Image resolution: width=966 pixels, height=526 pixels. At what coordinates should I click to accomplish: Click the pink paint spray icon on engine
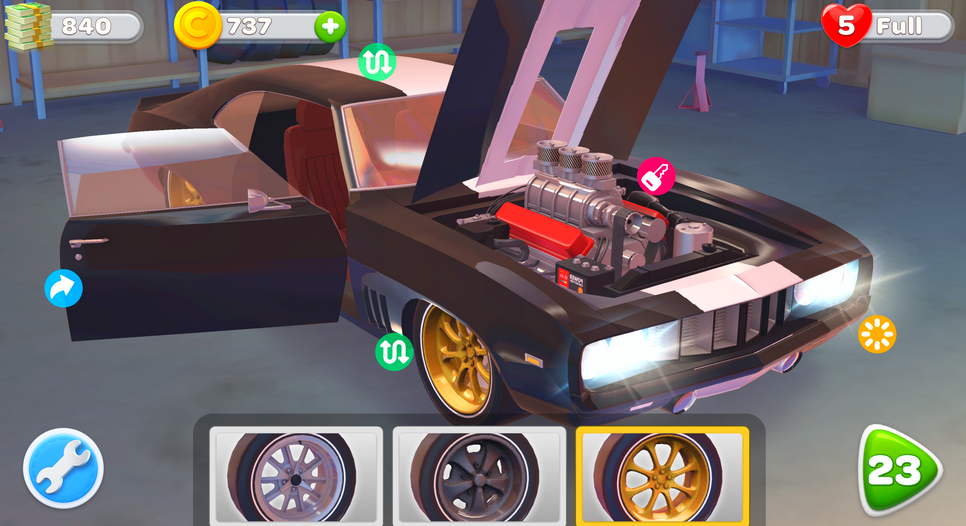pyautogui.click(x=656, y=177)
